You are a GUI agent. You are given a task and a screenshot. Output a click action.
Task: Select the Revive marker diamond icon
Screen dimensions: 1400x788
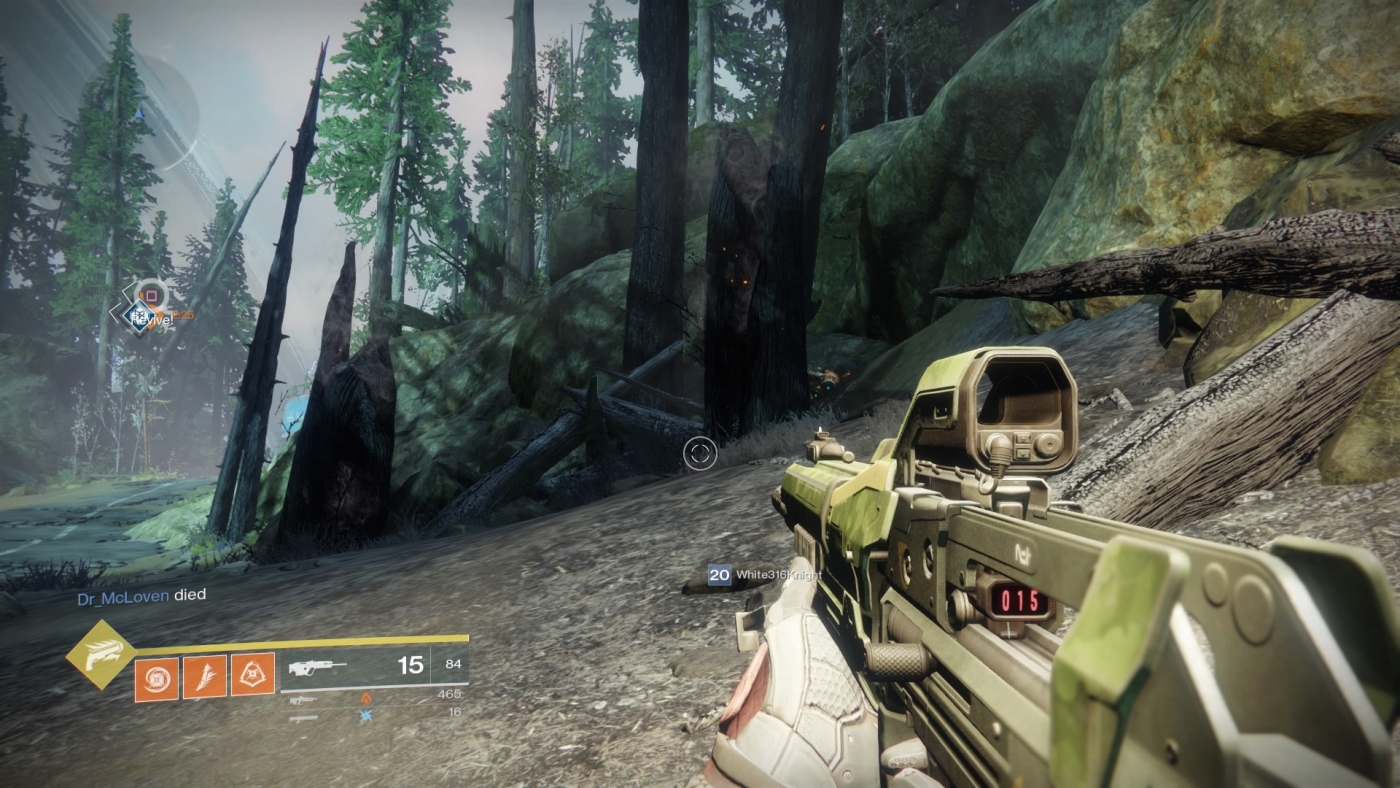[x=139, y=315]
